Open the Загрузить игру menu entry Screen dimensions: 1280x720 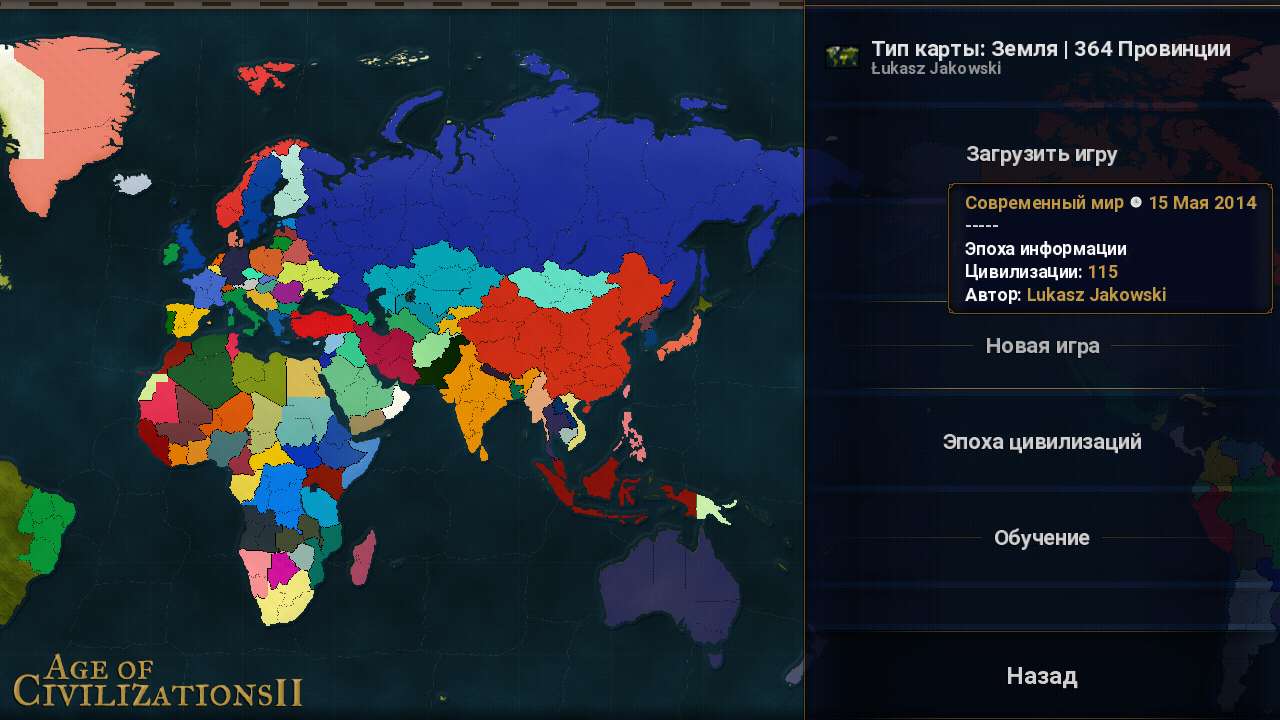coord(1041,154)
